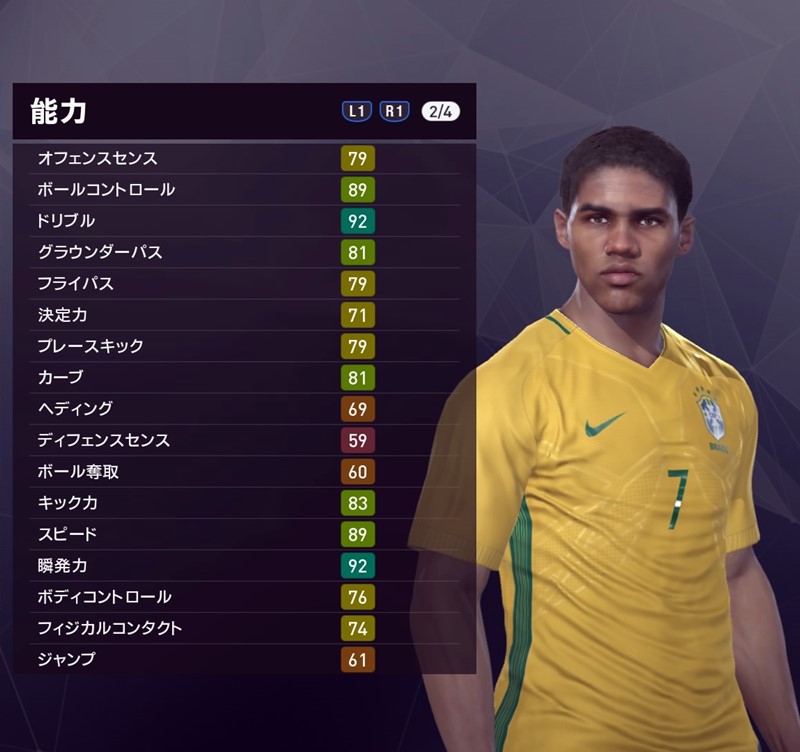Select the 決定力 ability row
The height and width of the screenshot is (752, 800).
click(x=240, y=315)
